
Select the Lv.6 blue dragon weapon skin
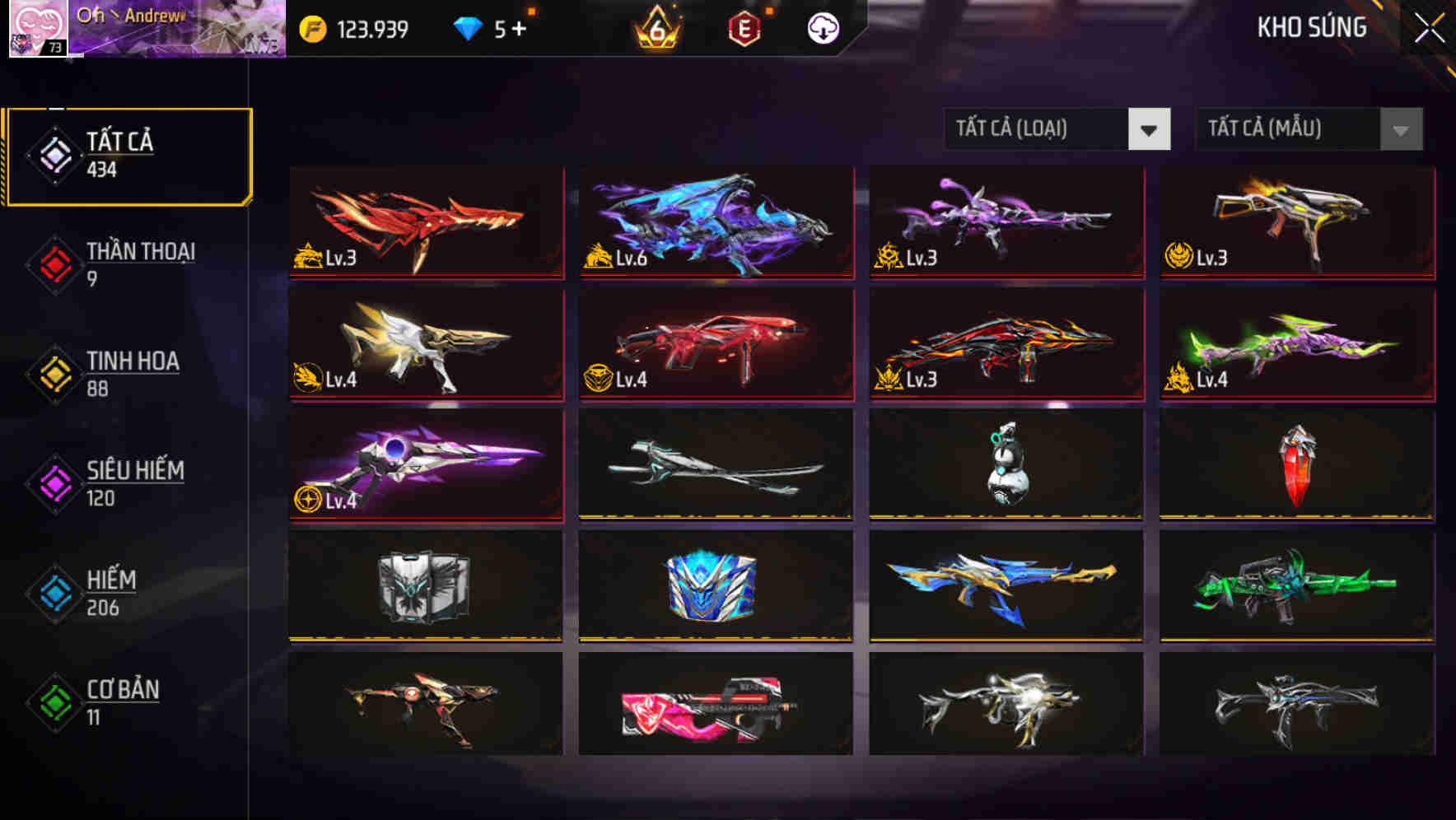click(715, 222)
